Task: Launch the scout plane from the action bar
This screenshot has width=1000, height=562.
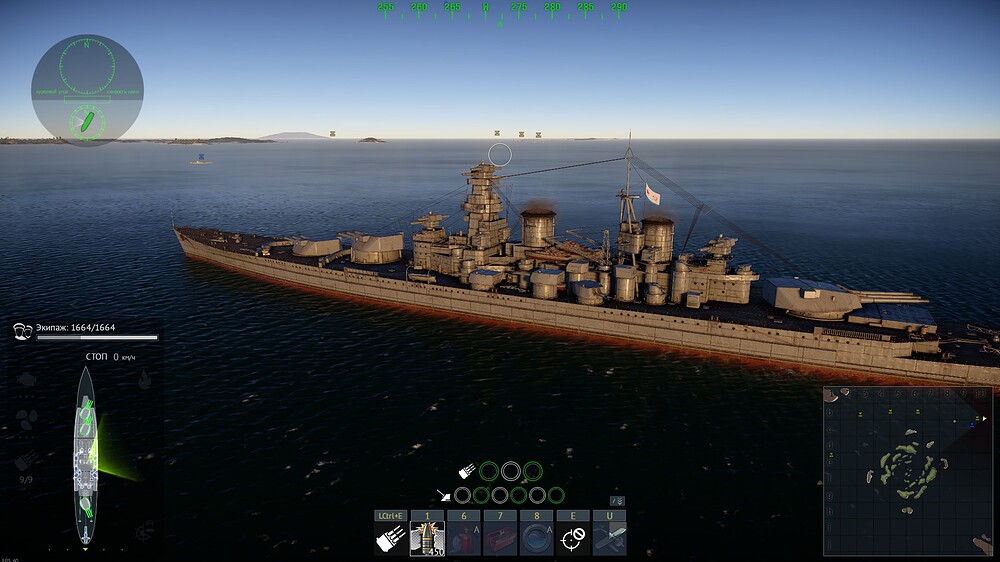Action: click(609, 538)
